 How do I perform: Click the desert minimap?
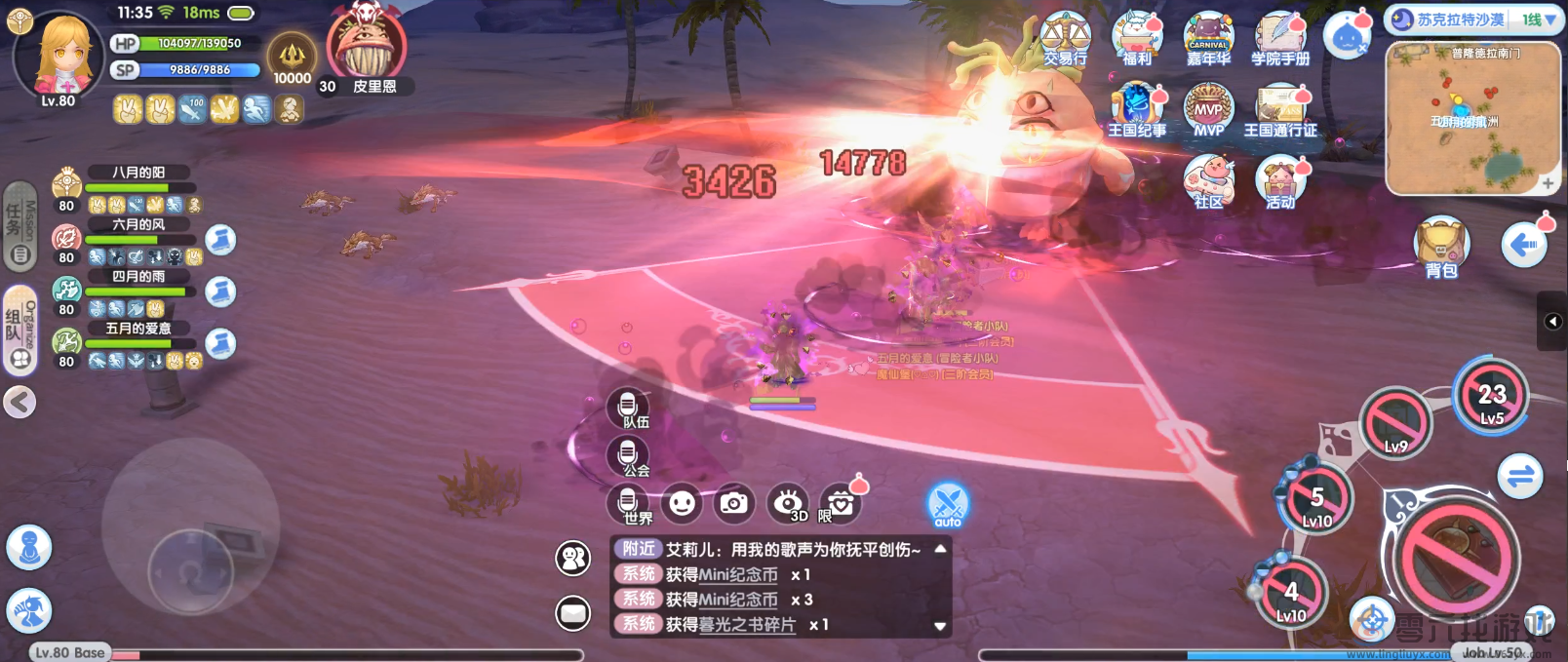pos(1472,119)
